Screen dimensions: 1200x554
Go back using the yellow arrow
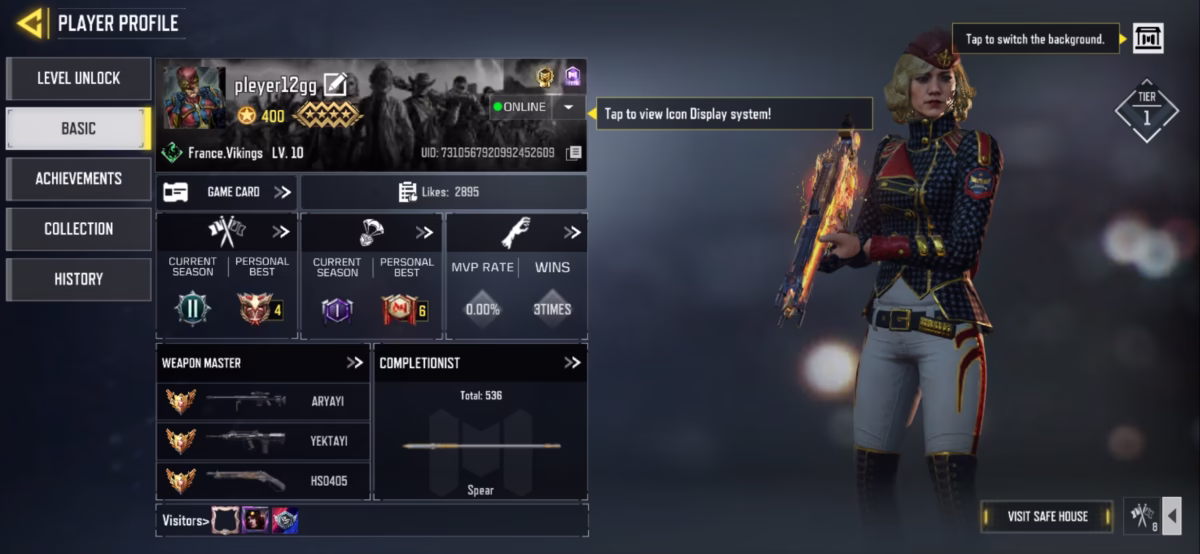(x=30, y=22)
